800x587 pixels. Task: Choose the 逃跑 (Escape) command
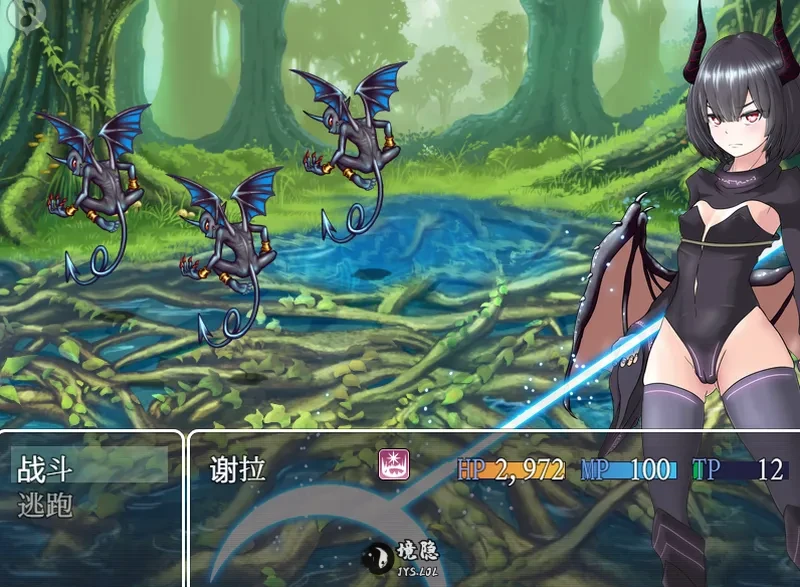pyautogui.click(x=47, y=505)
